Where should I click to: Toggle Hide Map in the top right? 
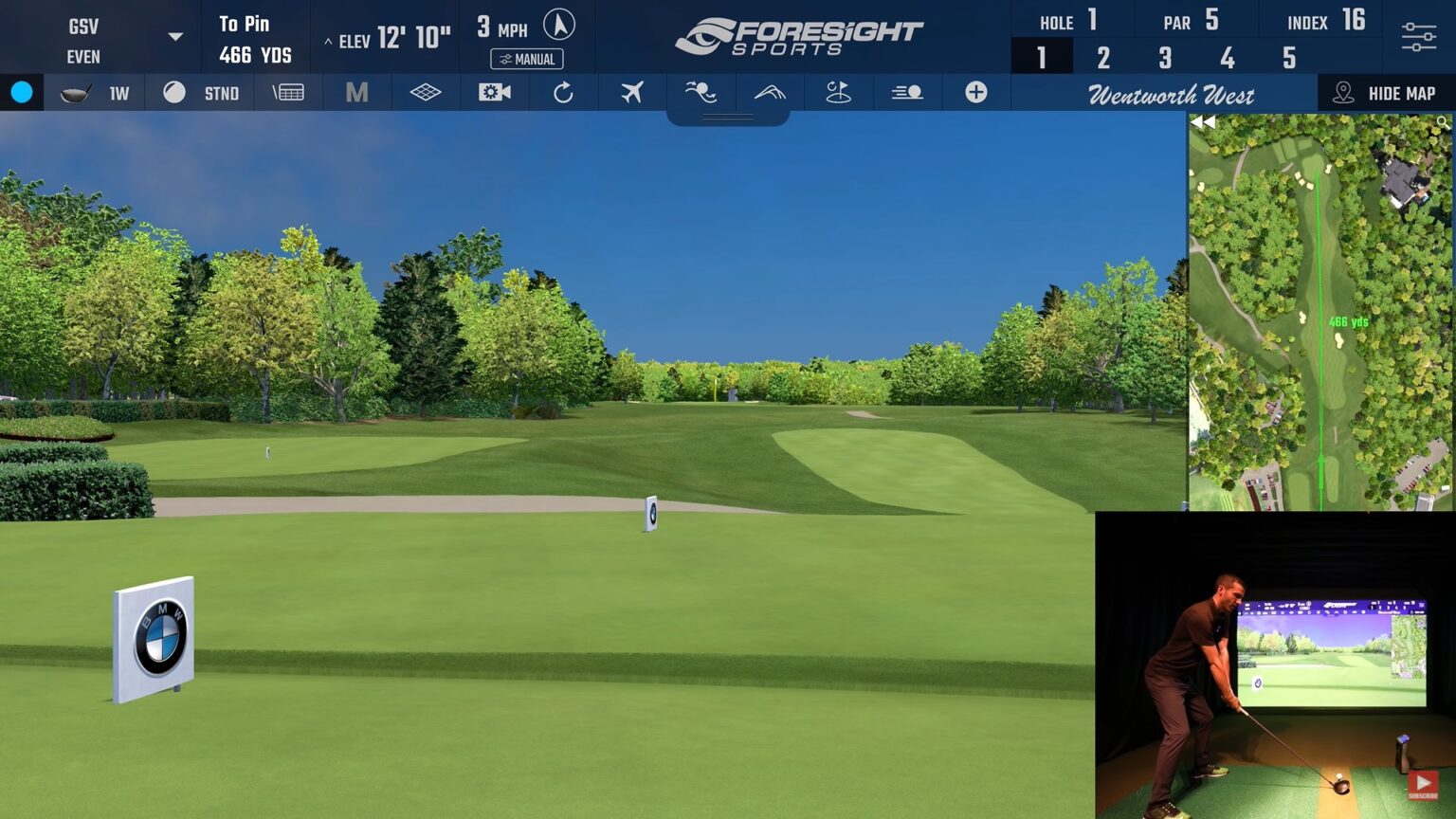click(x=1383, y=92)
